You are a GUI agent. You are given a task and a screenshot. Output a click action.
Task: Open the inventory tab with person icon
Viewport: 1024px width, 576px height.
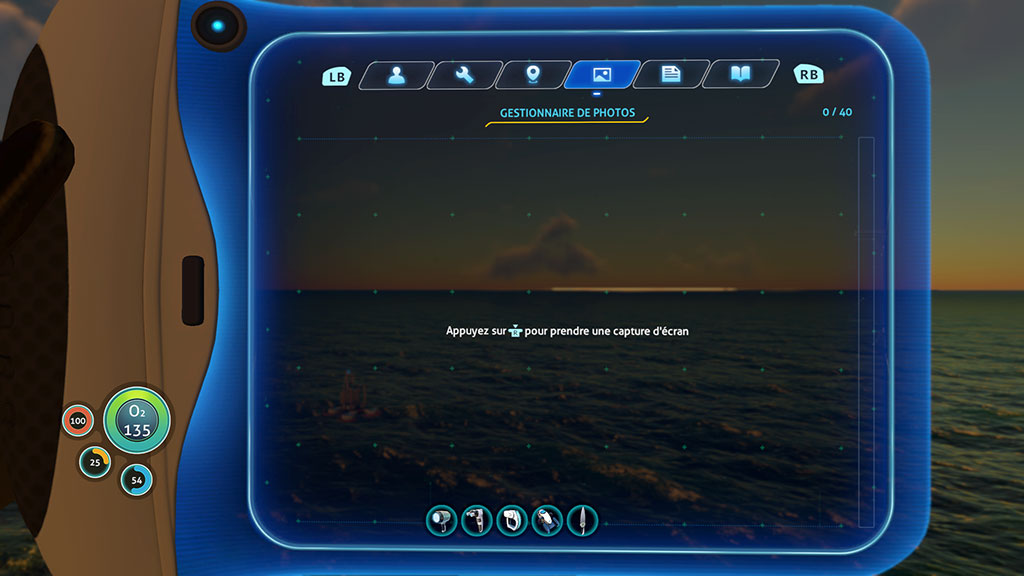point(397,75)
